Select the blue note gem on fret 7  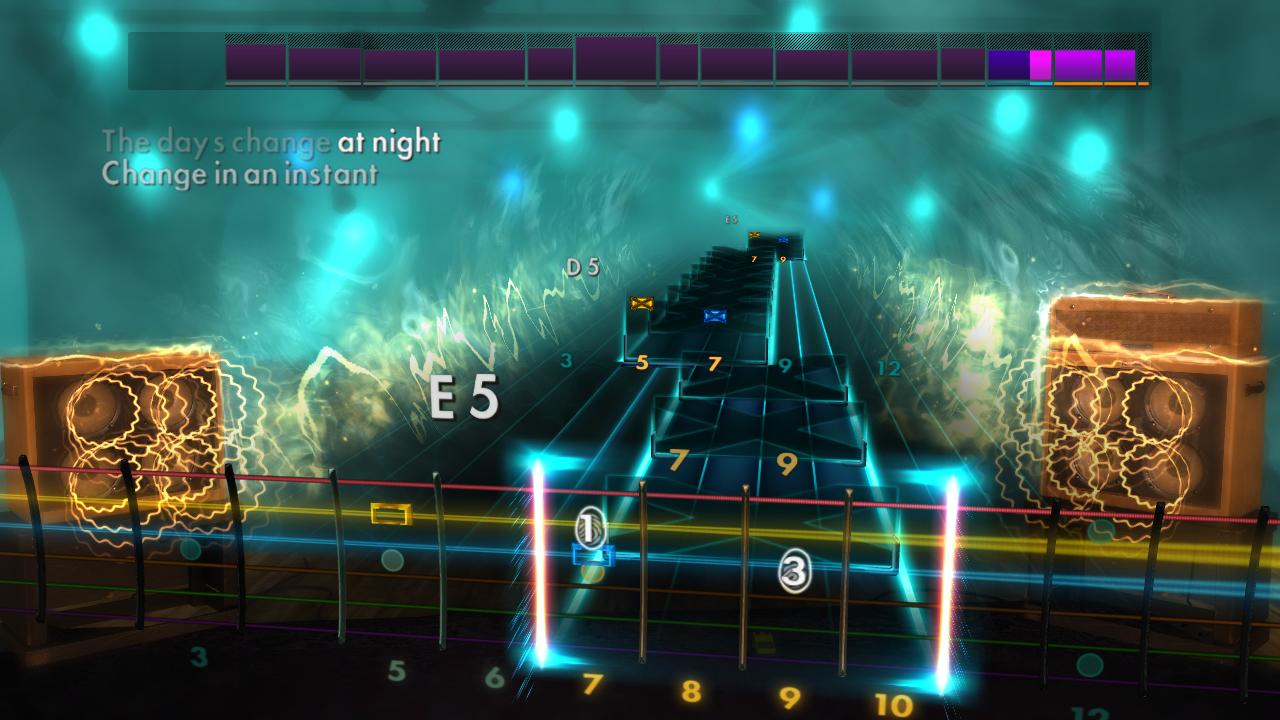tap(715, 315)
